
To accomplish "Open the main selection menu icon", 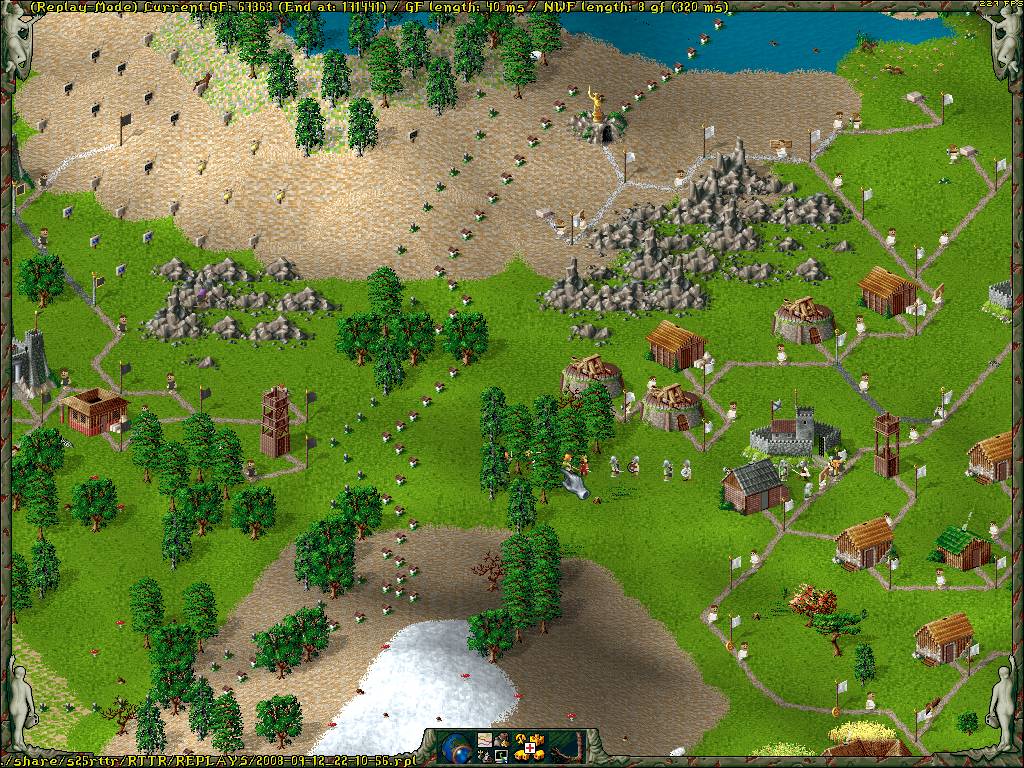I will point(500,740).
